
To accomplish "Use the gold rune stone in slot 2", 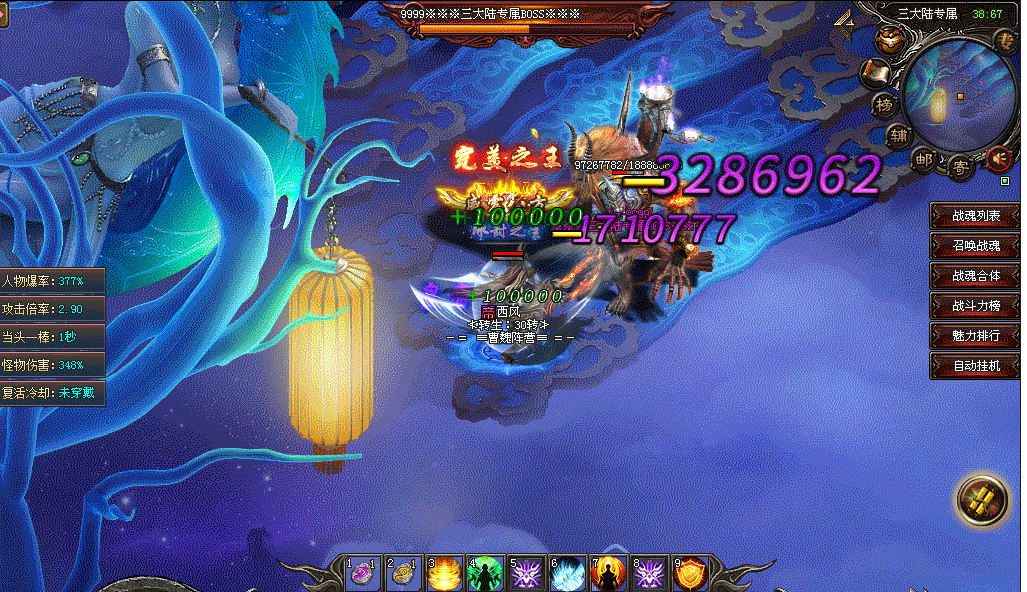I will 402,574.
